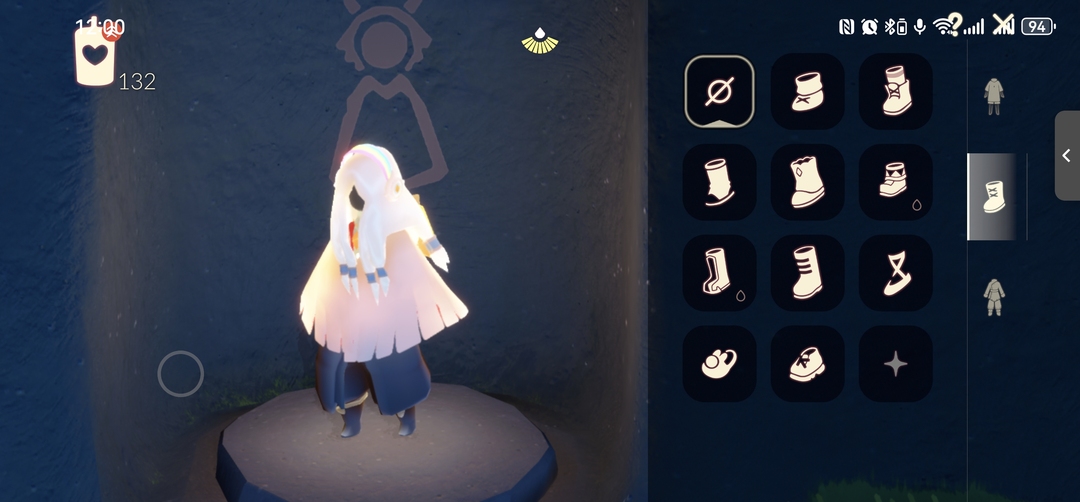Viewport: 1080px width, 502px height.
Task: Switch to the shoes category tab
Action: pos(994,197)
